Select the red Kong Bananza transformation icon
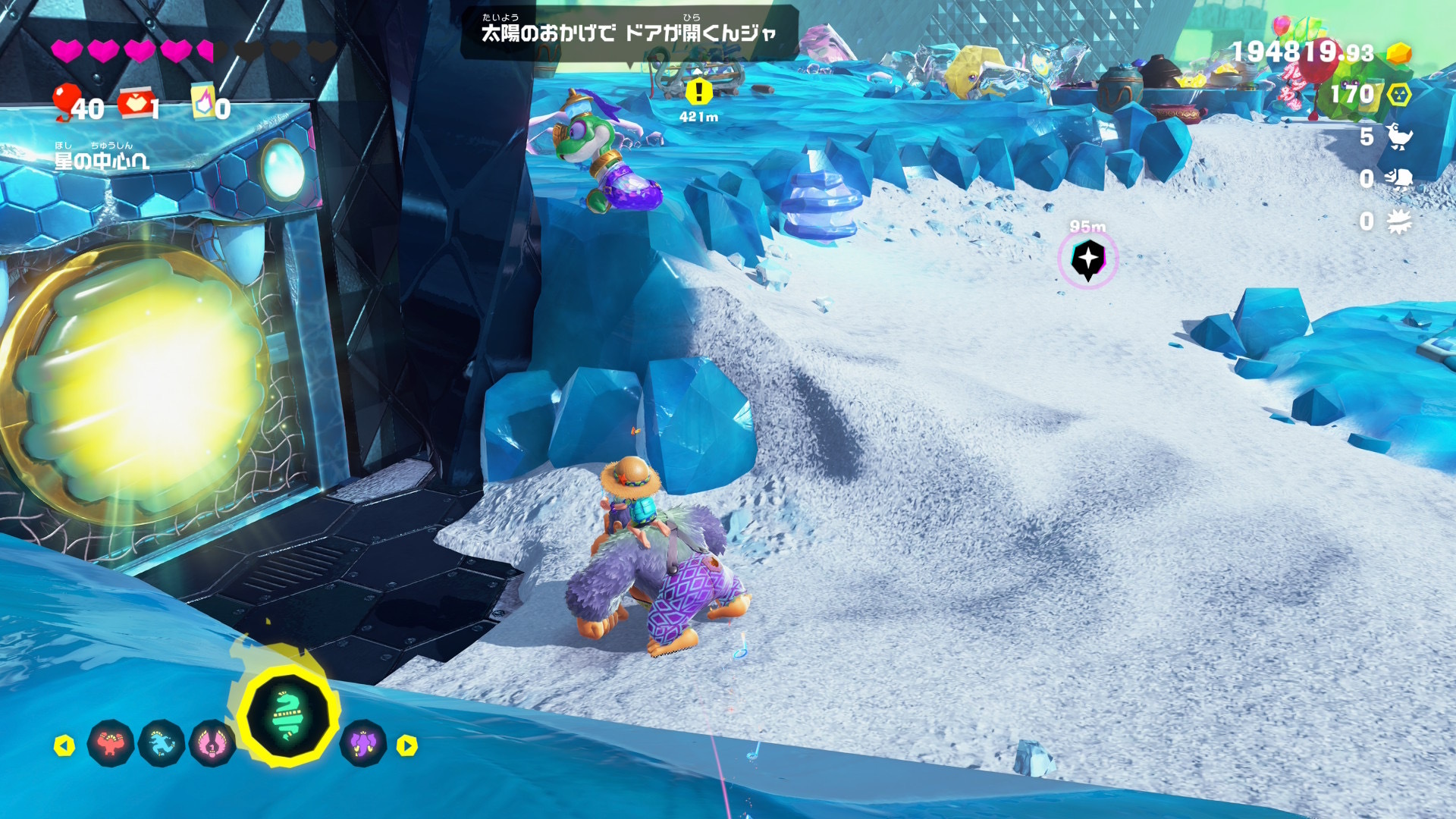Image resolution: width=1456 pixels, height=819 pixels. 111,744
